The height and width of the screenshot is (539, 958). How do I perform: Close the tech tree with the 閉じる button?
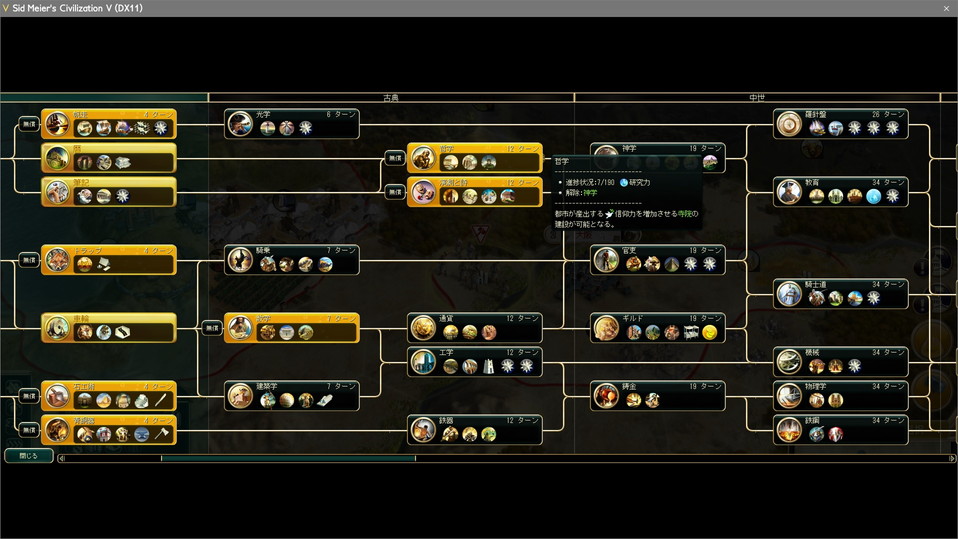[x=28, y=456]
